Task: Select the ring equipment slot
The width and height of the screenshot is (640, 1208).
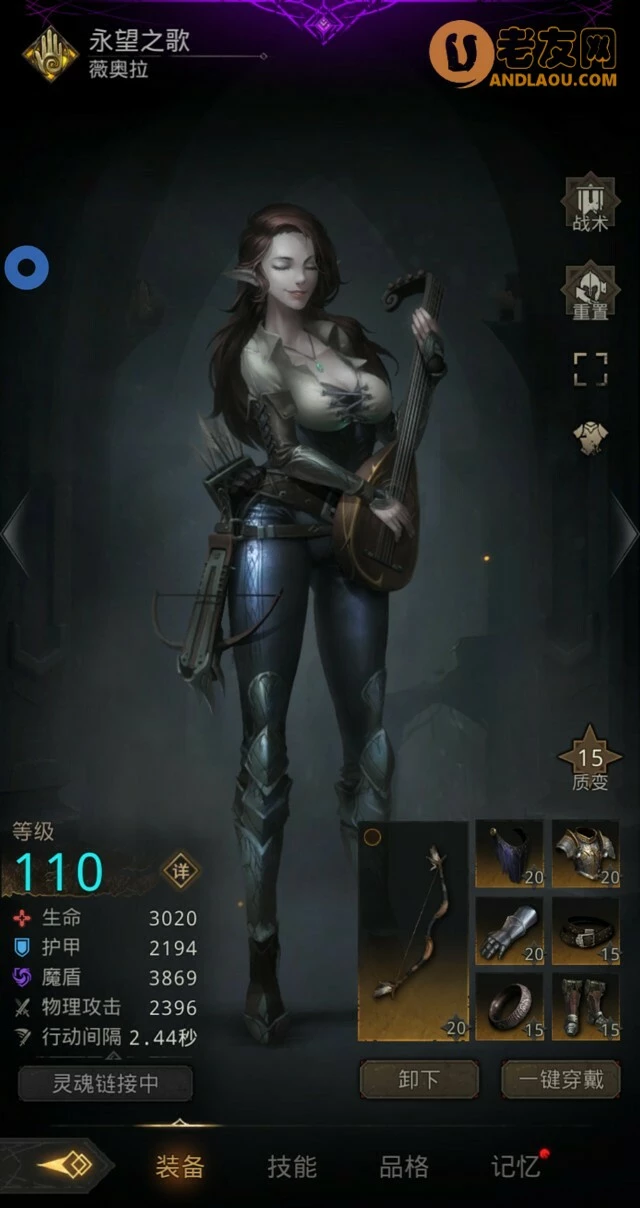Action: pyautogui.click(x=510, y=1007)
